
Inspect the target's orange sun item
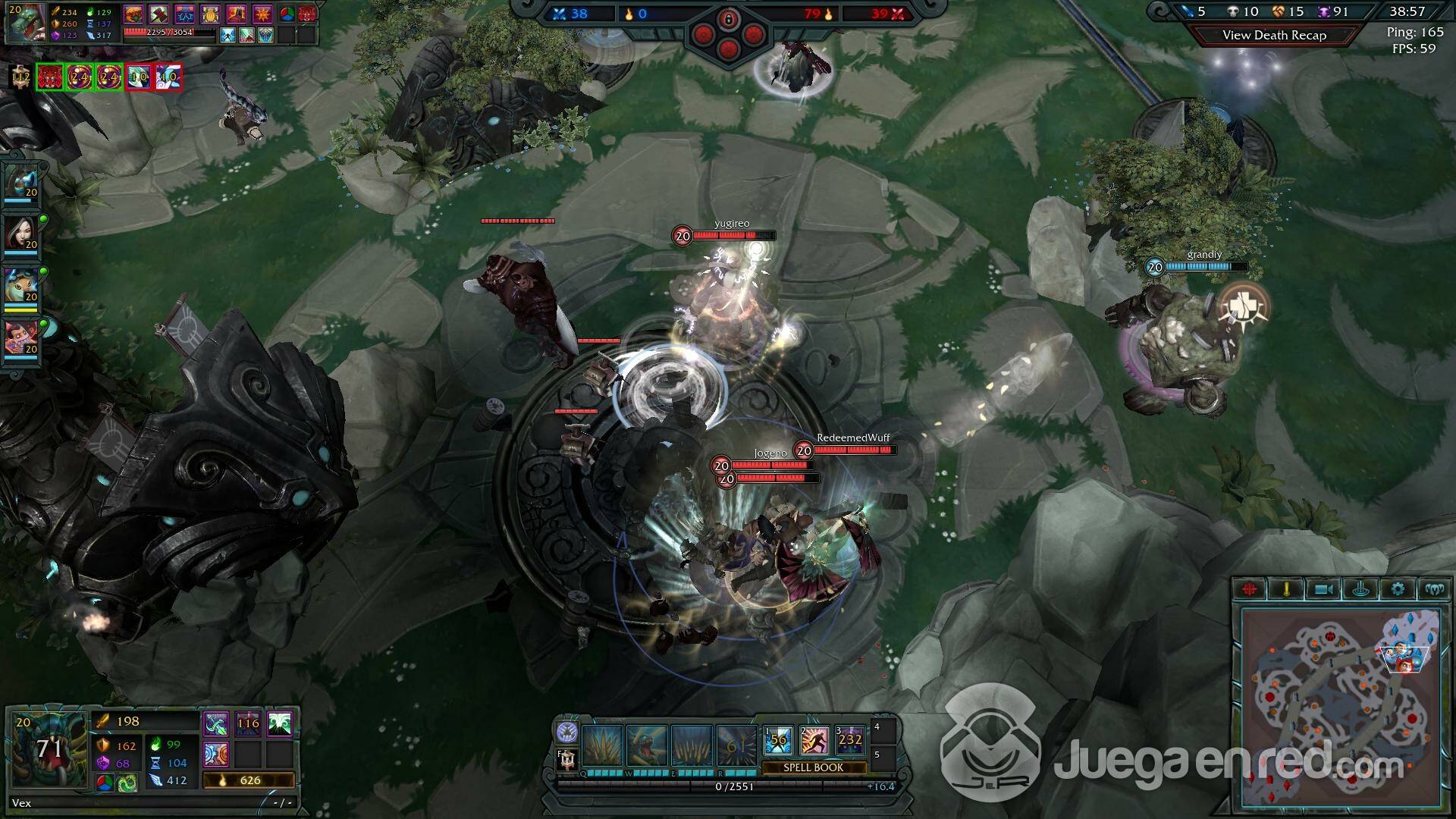[x=262, y=14]
